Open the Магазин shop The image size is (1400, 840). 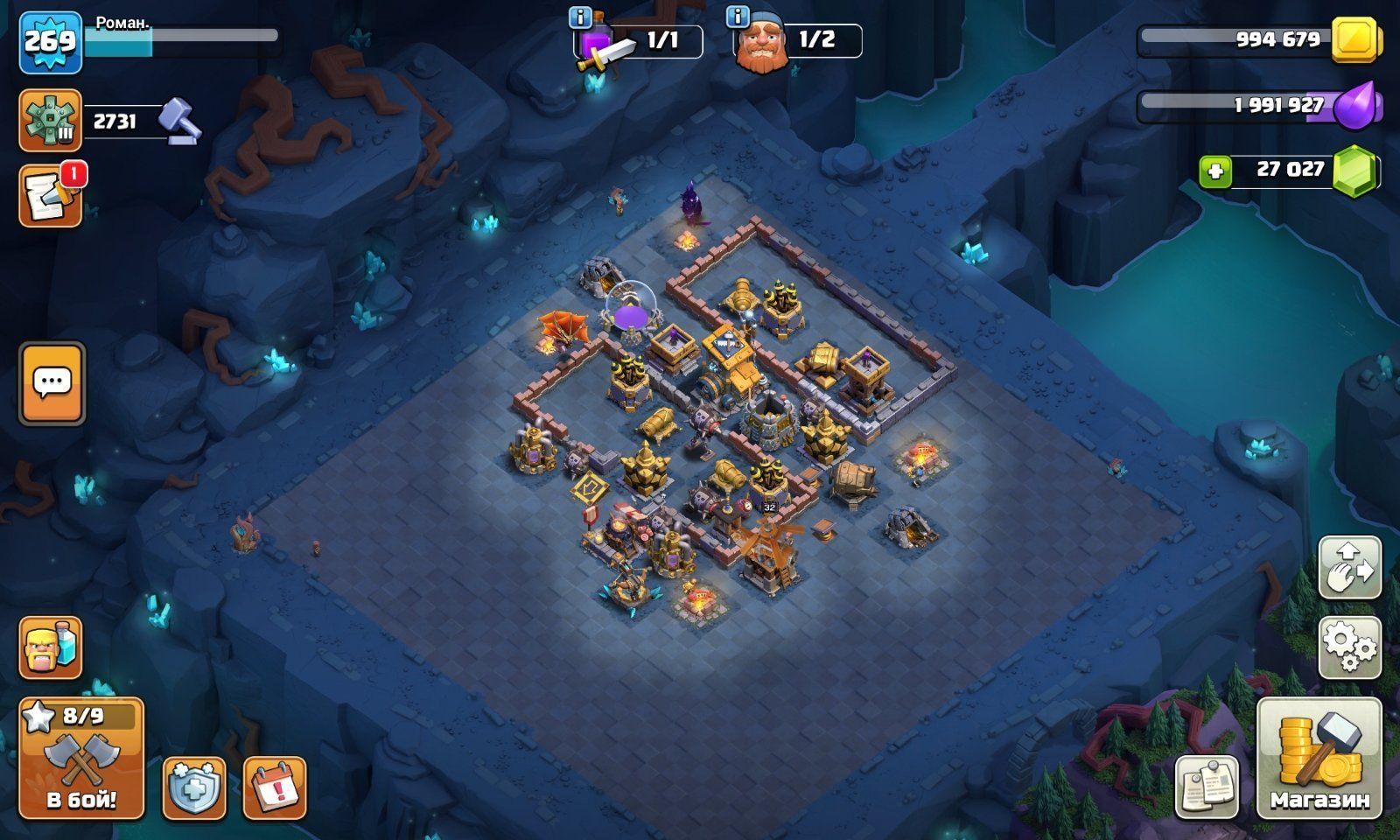(x=1319, y=758)
